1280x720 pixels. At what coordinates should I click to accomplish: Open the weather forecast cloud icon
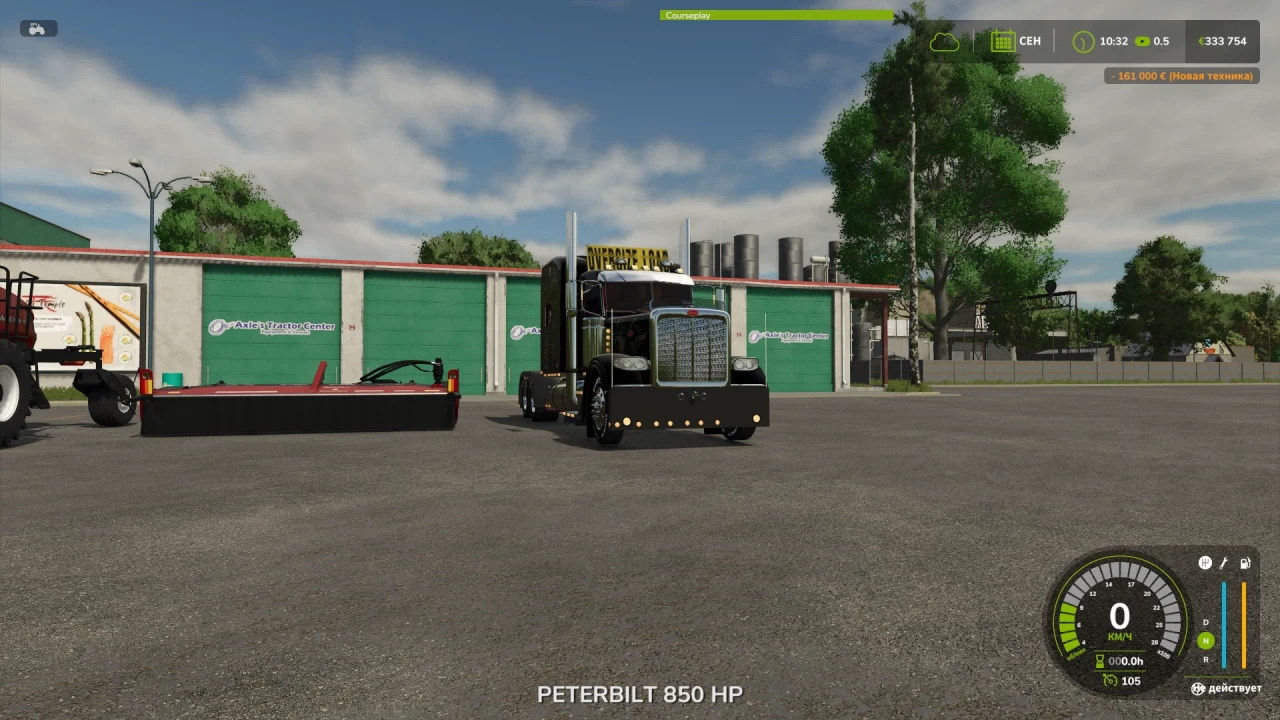coord(943,41)
